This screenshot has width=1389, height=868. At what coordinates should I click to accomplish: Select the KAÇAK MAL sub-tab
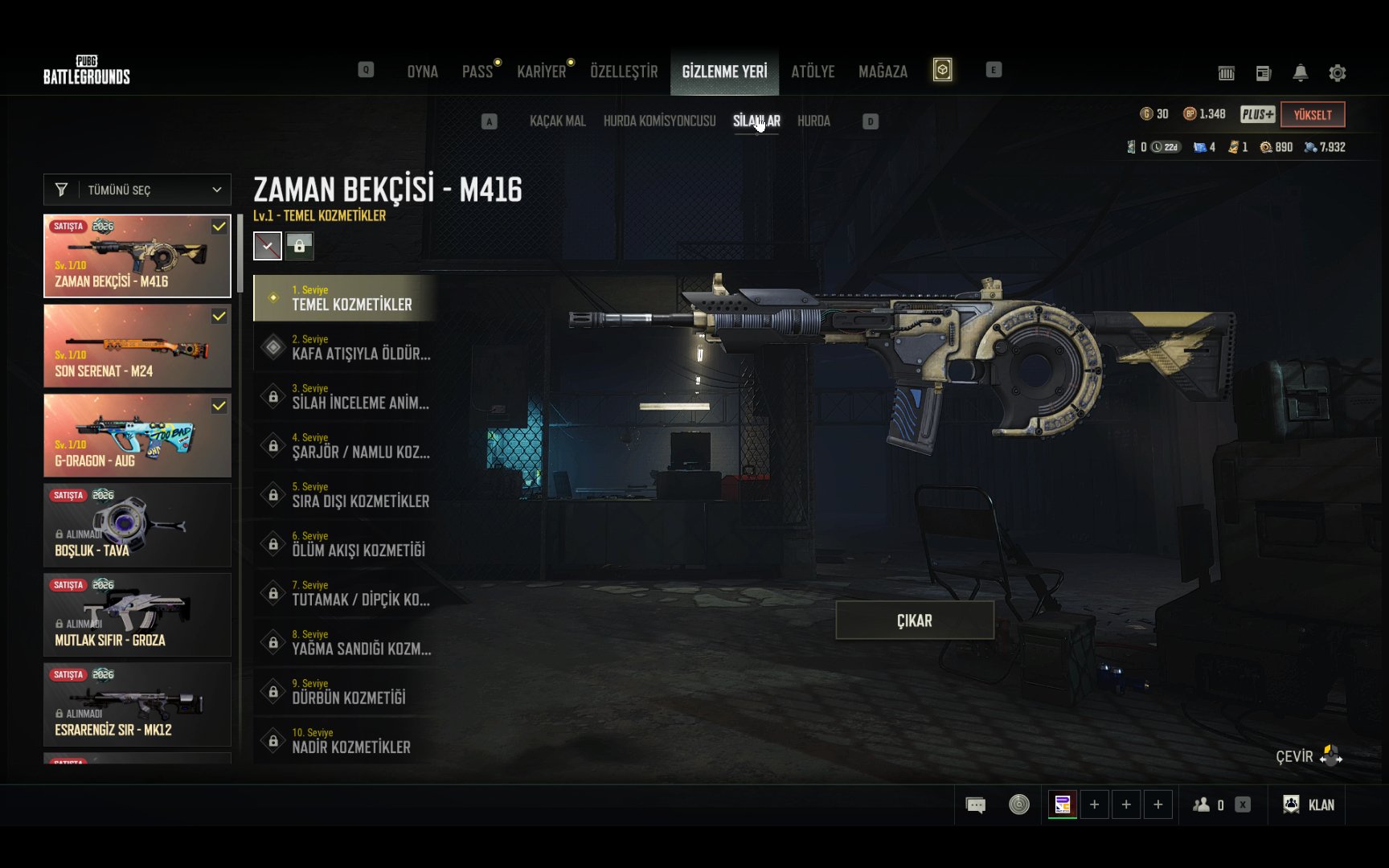[x=557, y=121]
